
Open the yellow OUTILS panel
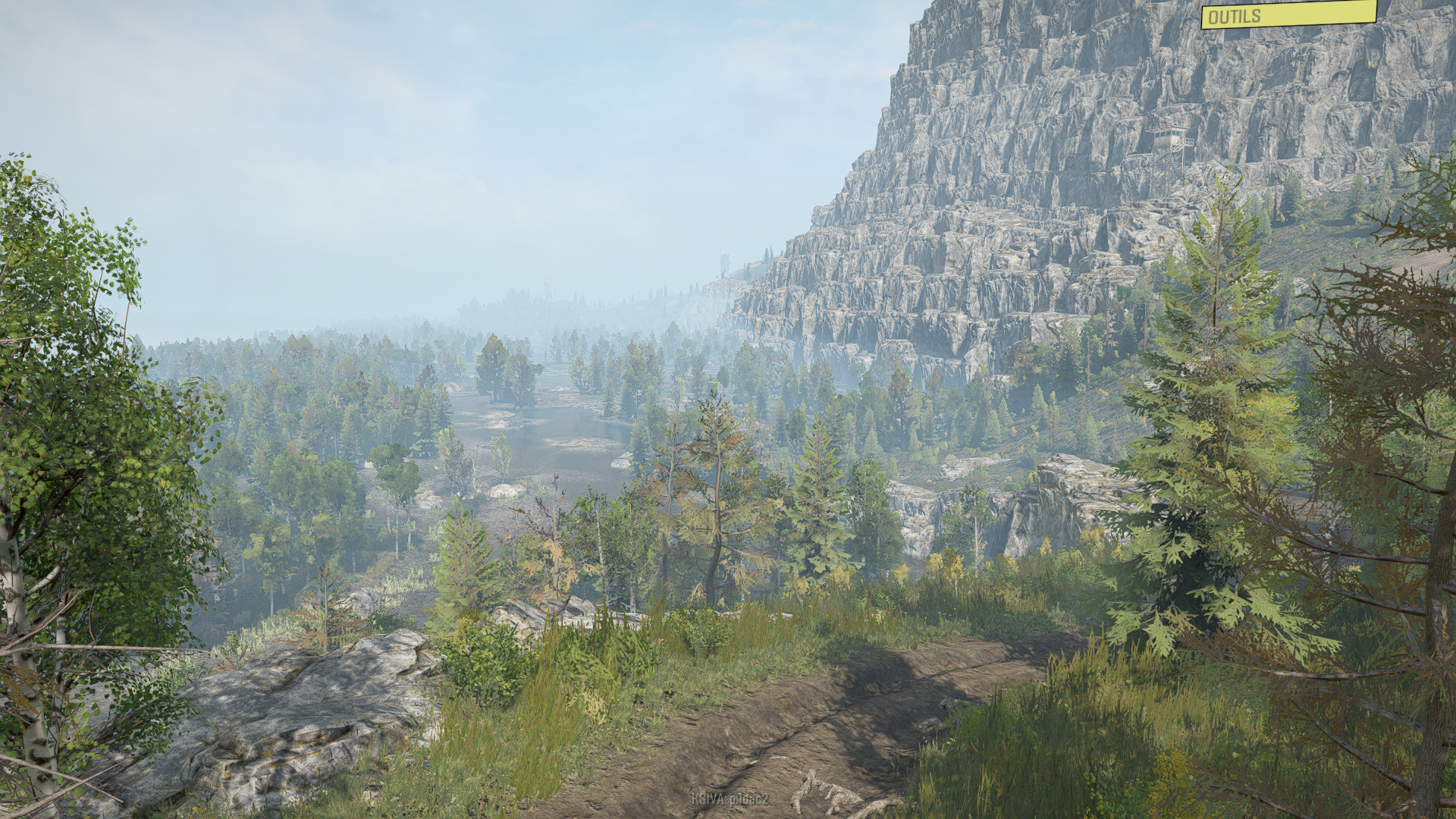tap(1288, 14)
